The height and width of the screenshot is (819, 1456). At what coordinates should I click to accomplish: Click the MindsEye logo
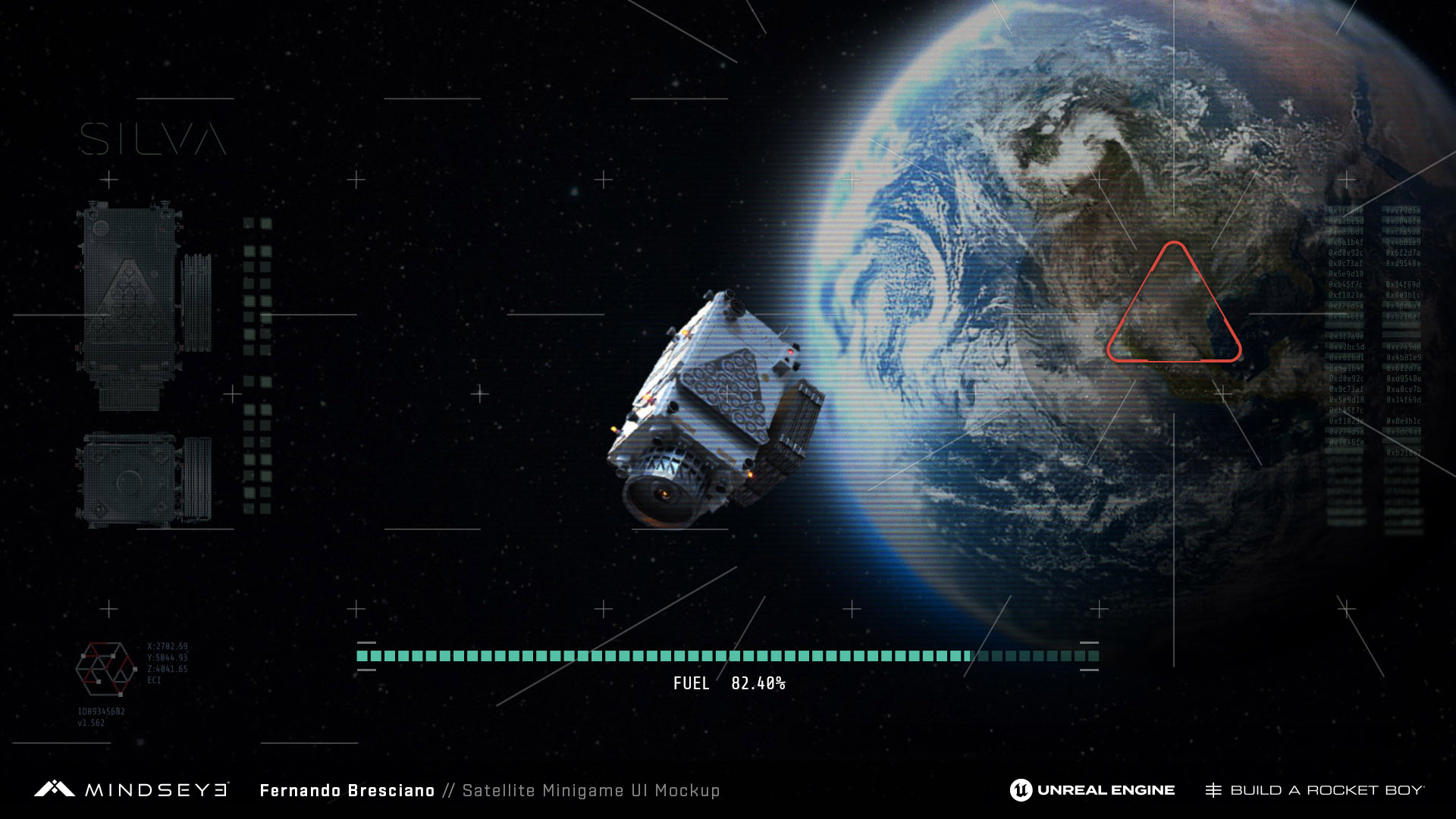pyautogui.click(x=130, y=790)
